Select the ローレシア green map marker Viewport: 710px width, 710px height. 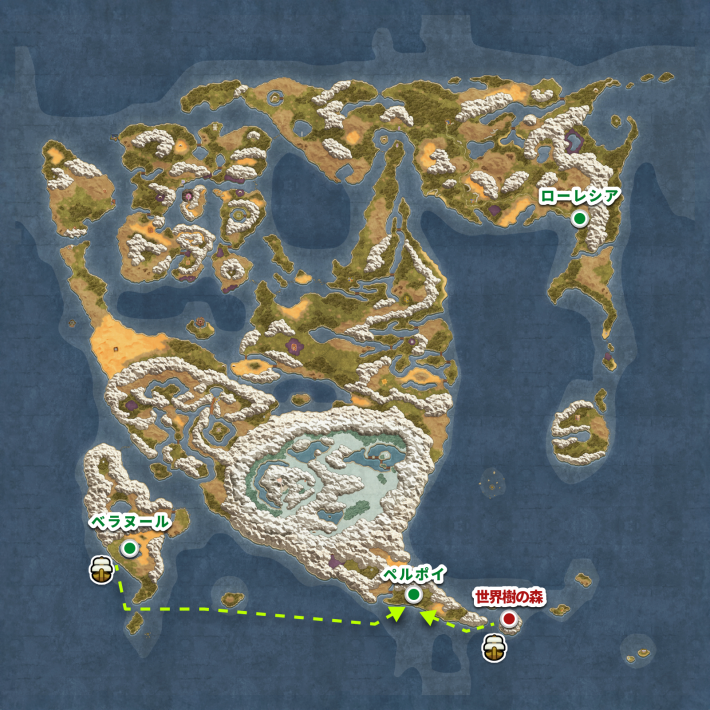(579, 220)
